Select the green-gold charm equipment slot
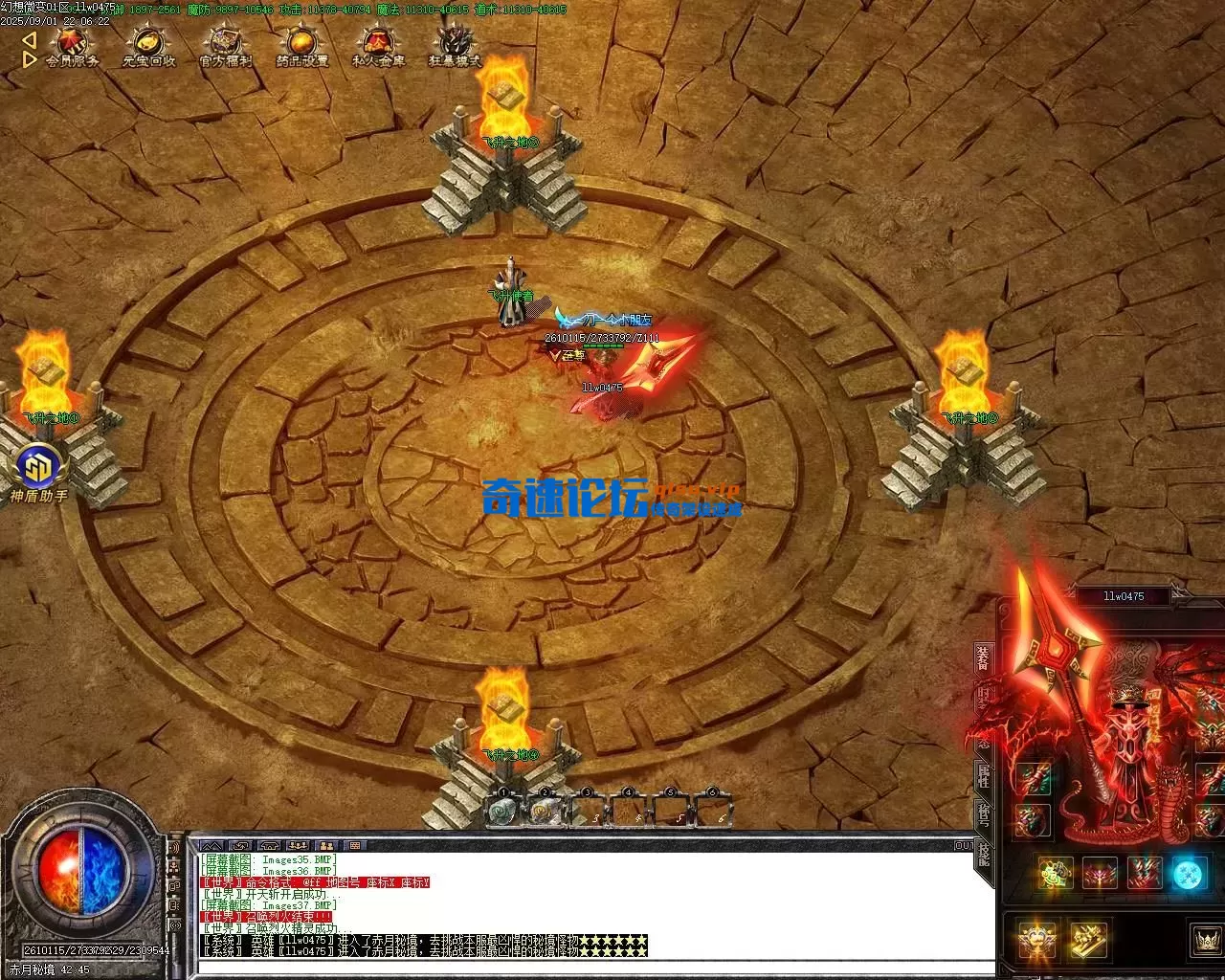The image size is (1225, 980). coord(1055,874)
